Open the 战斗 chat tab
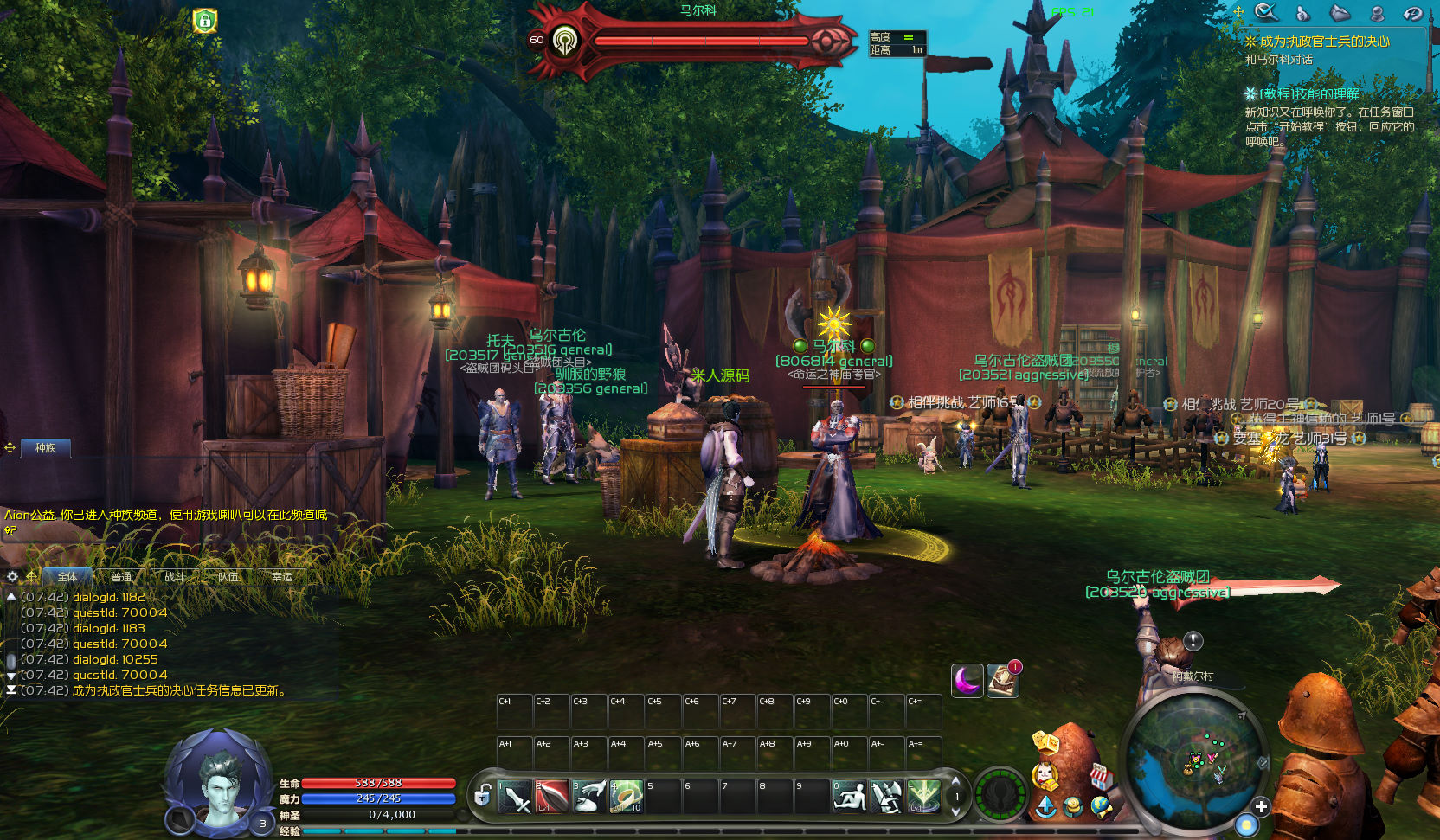 point(175,576)
